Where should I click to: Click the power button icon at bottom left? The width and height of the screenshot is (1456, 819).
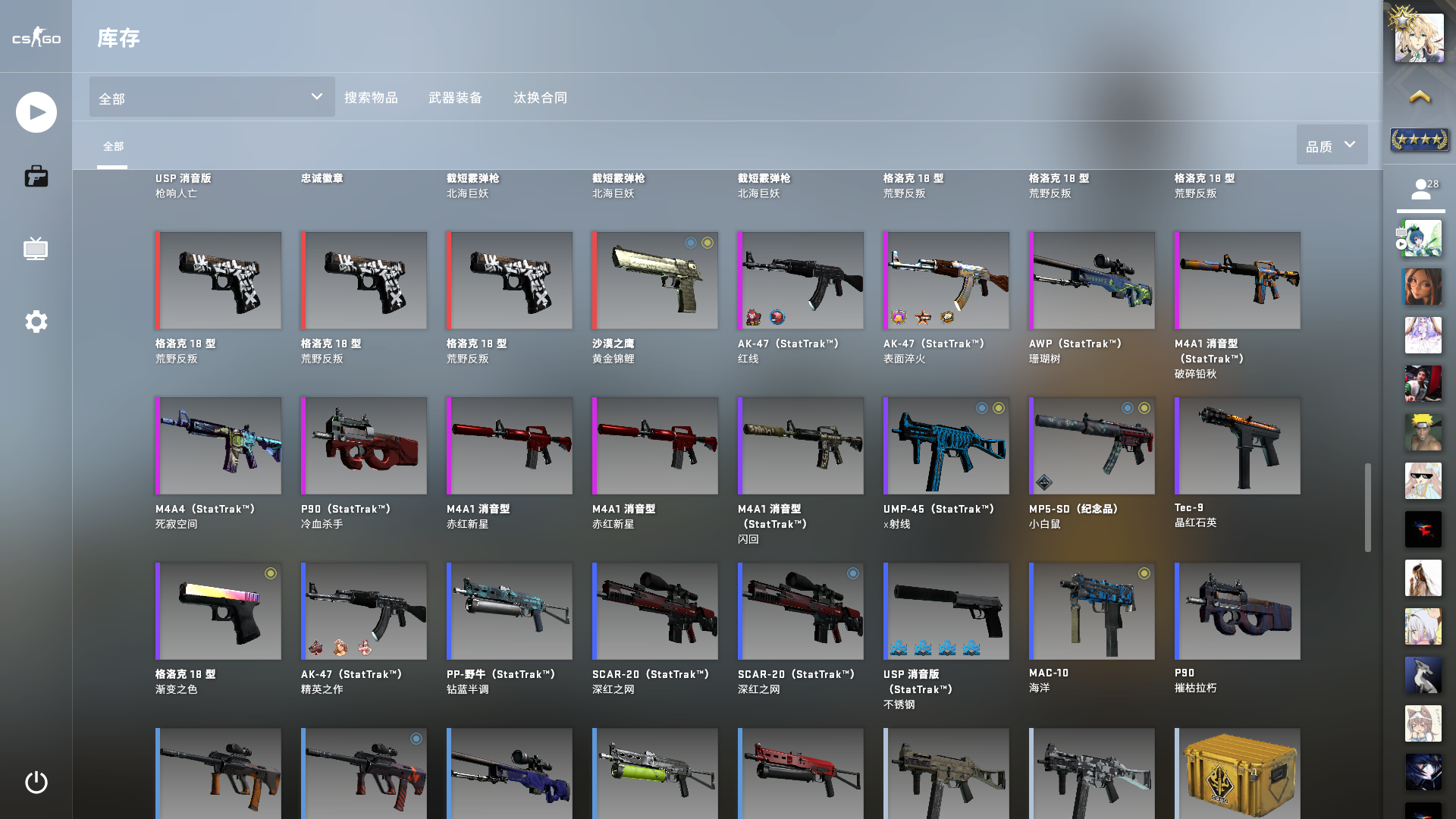point(35,783)
